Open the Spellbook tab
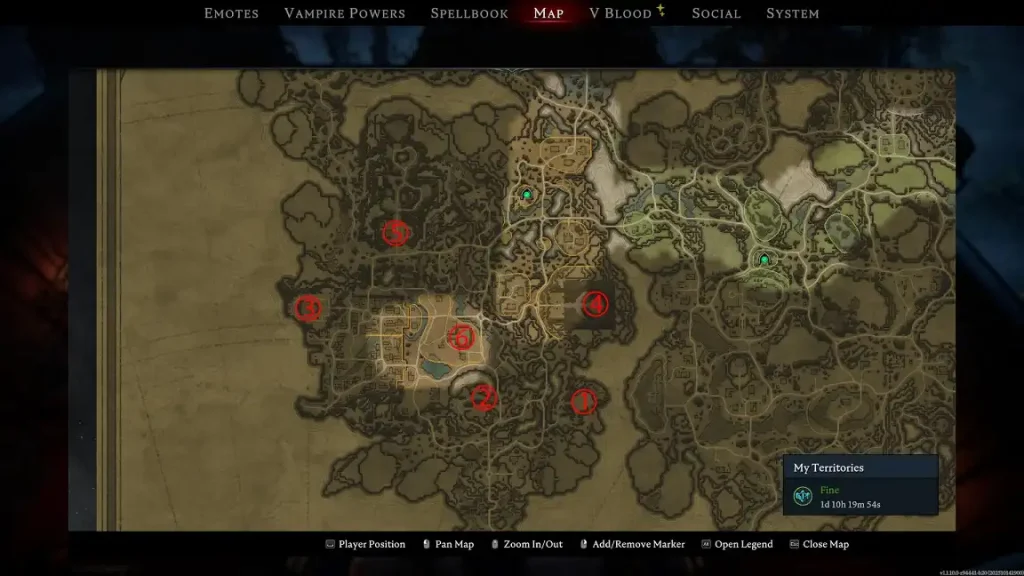This screenshot has height=576, width=1024. [x=469, y=13]
